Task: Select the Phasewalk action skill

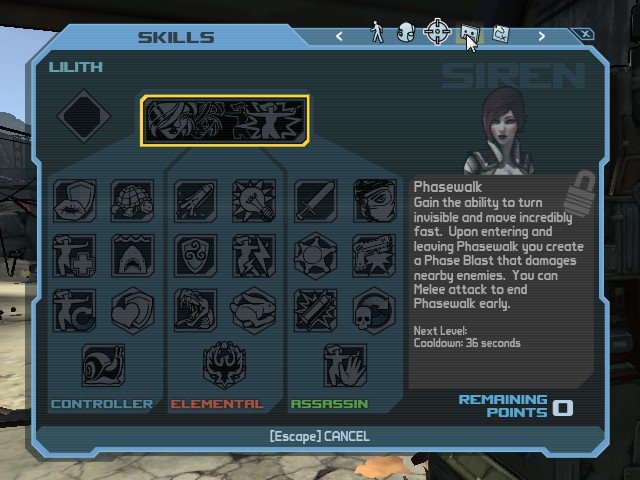Action: pos(225,120)
